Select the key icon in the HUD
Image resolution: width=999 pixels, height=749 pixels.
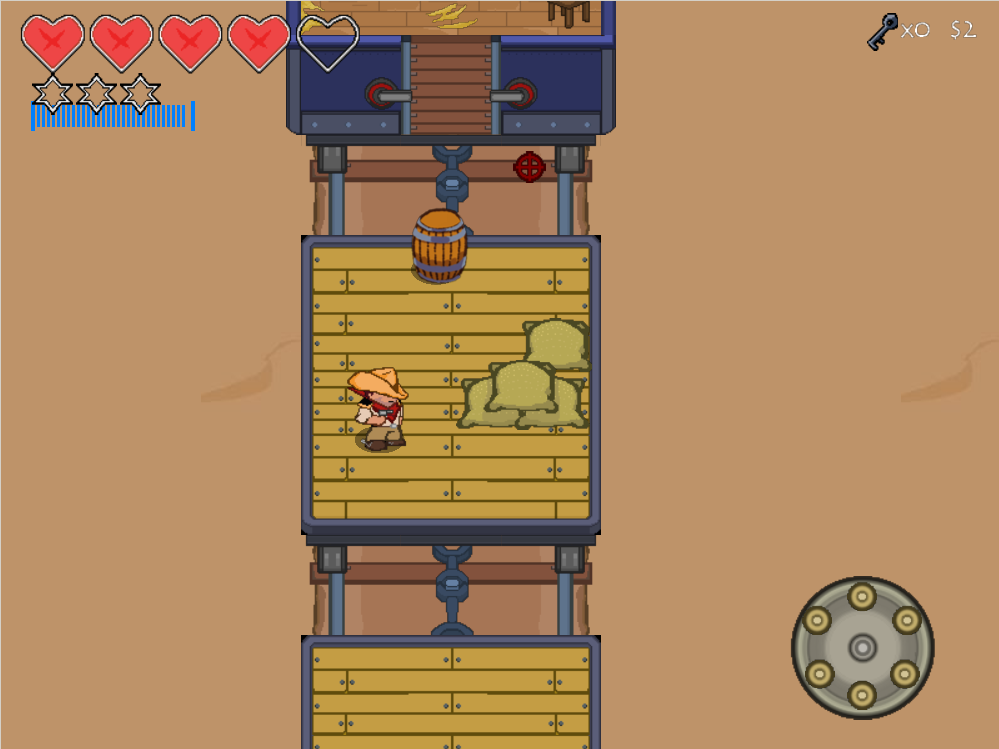point(881,31)
